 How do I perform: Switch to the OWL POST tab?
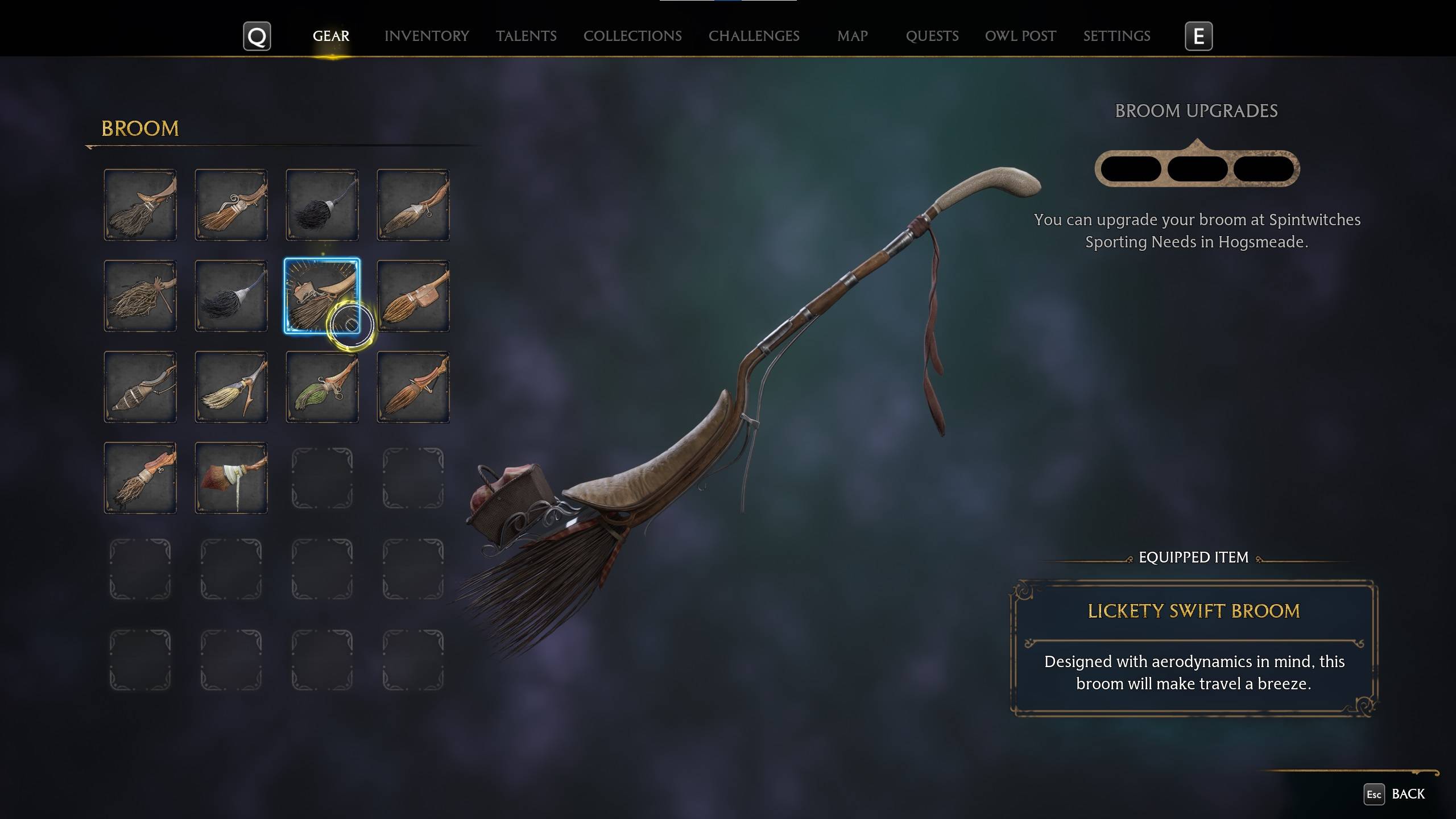tap(1020, 36)
